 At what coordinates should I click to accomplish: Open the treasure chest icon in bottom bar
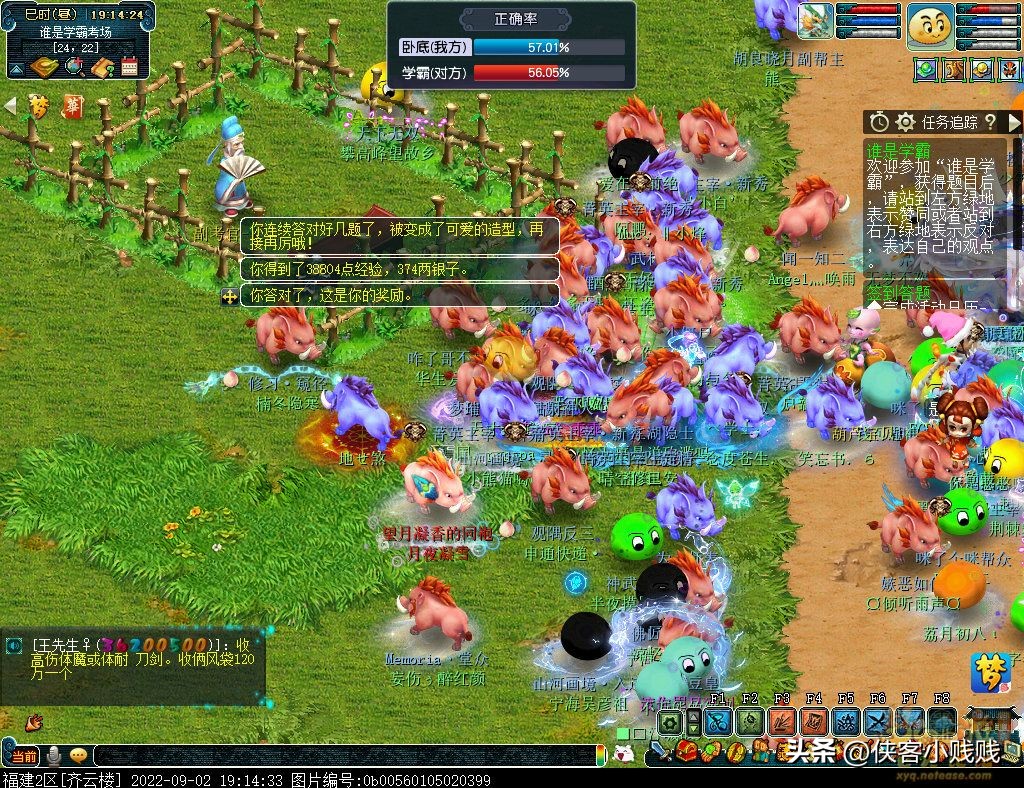687,751
